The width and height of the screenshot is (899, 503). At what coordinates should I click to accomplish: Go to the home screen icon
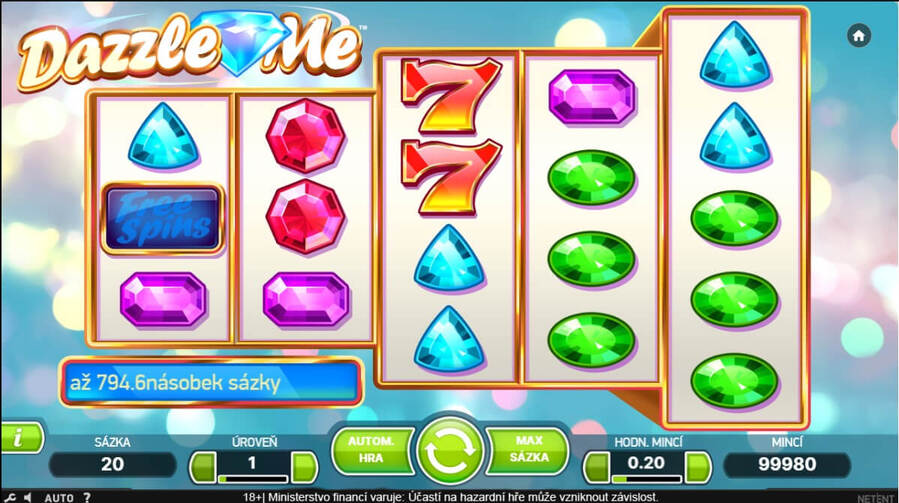(858, 35)
